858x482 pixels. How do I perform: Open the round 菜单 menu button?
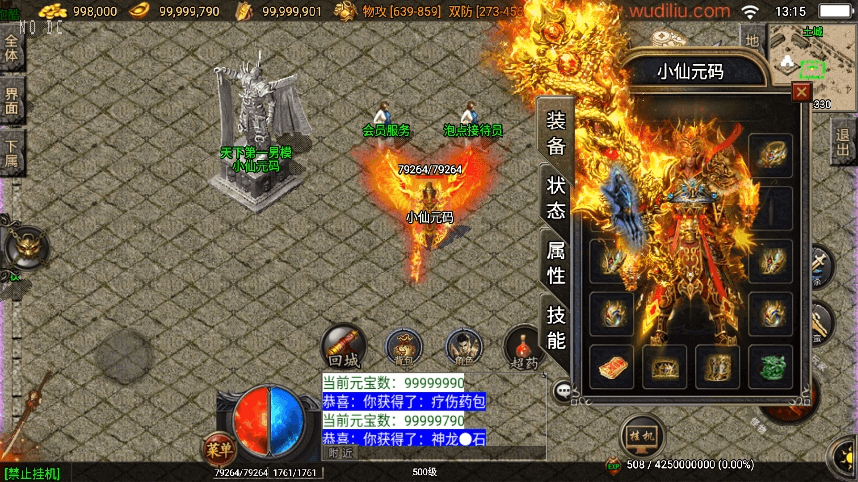click(218, 449)
